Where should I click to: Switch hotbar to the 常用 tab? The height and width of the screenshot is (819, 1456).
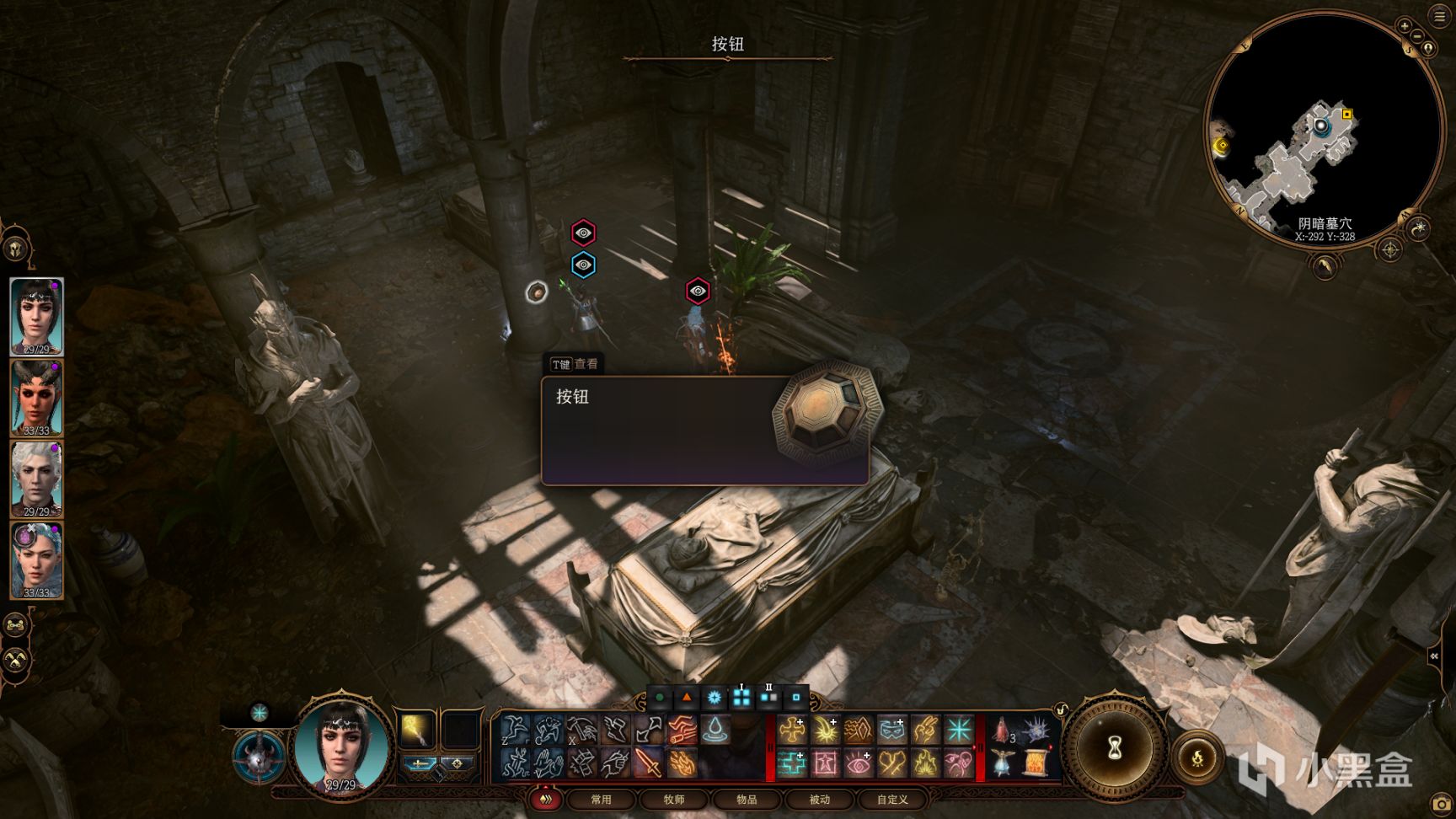601,799
